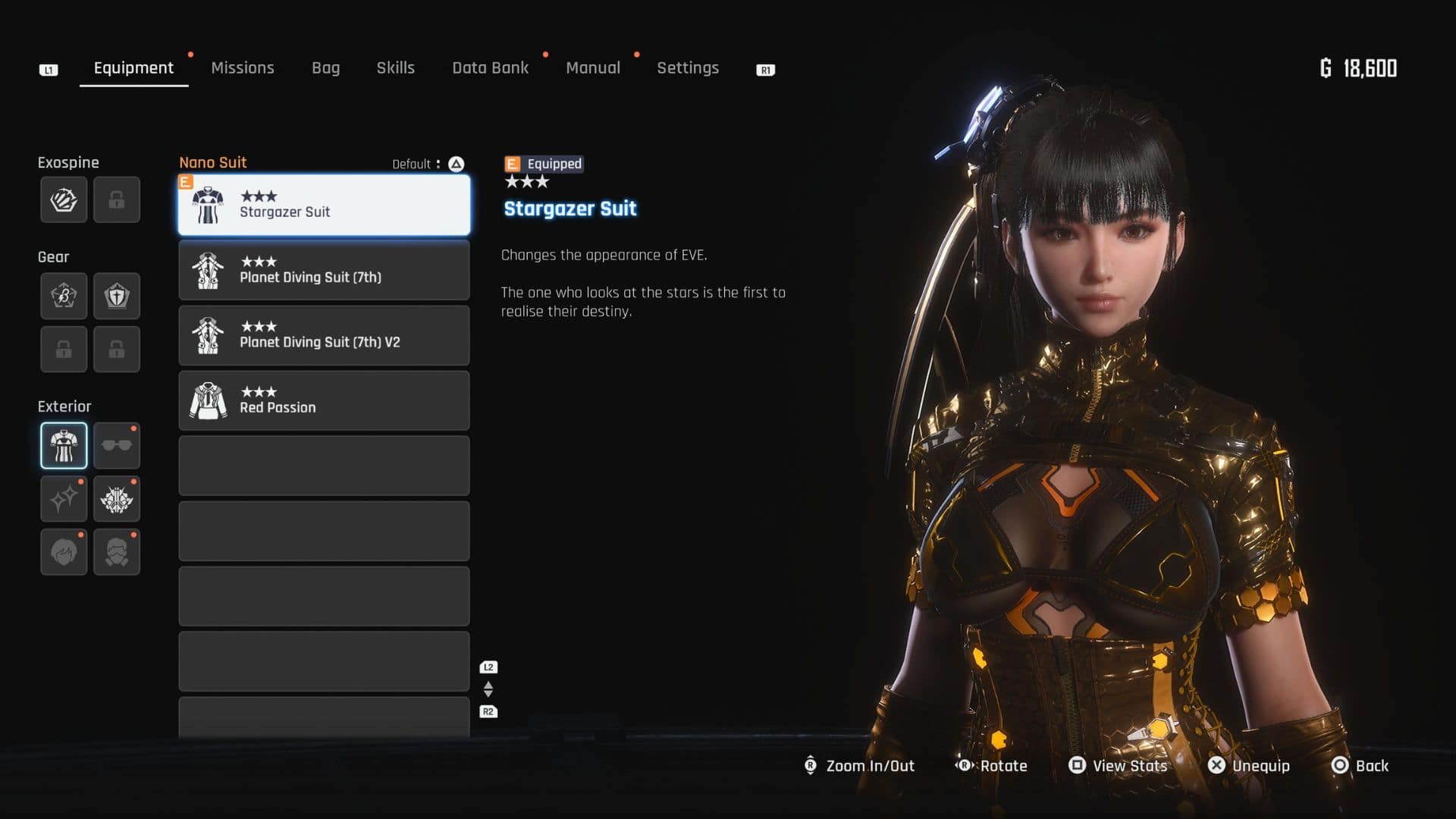Open the Nano Suit exterior category
The image size is (1456, 819).
tap(64, 446)
